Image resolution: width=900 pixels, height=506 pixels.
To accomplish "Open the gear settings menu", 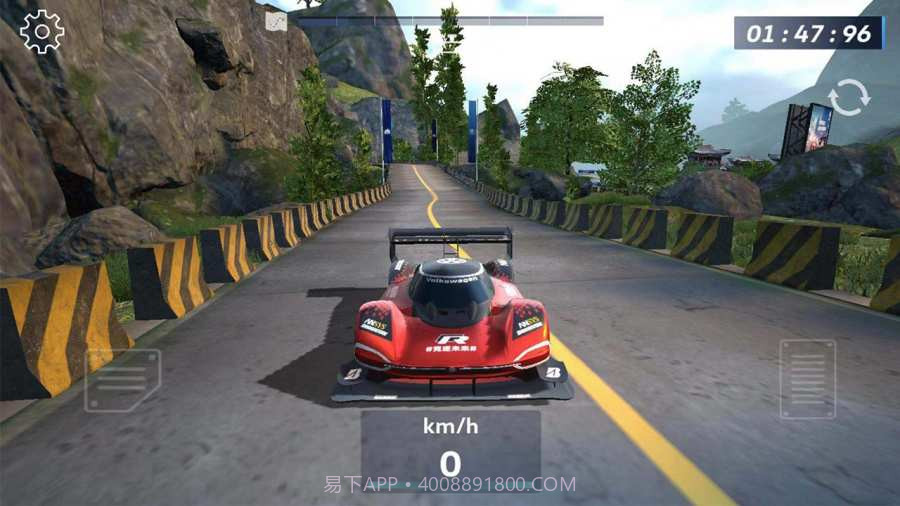I will 42,32.
